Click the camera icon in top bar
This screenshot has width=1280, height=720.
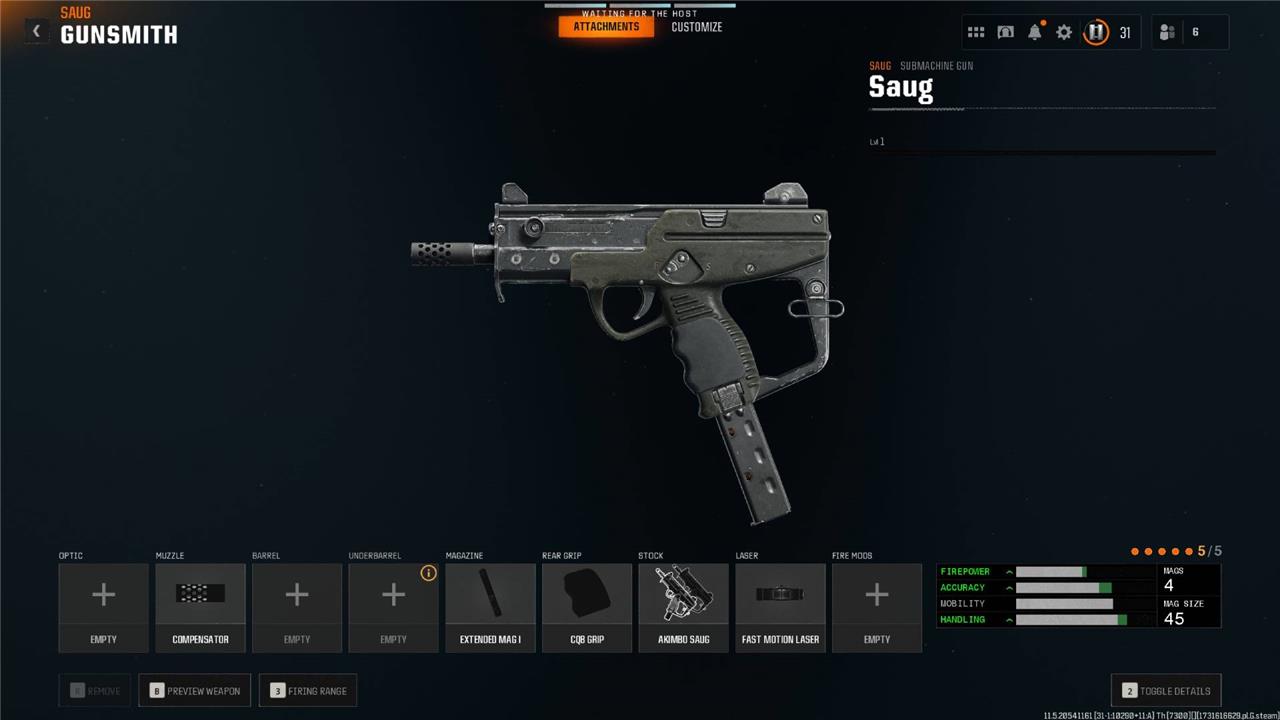pyautogui.click(x=1006, y=32)
